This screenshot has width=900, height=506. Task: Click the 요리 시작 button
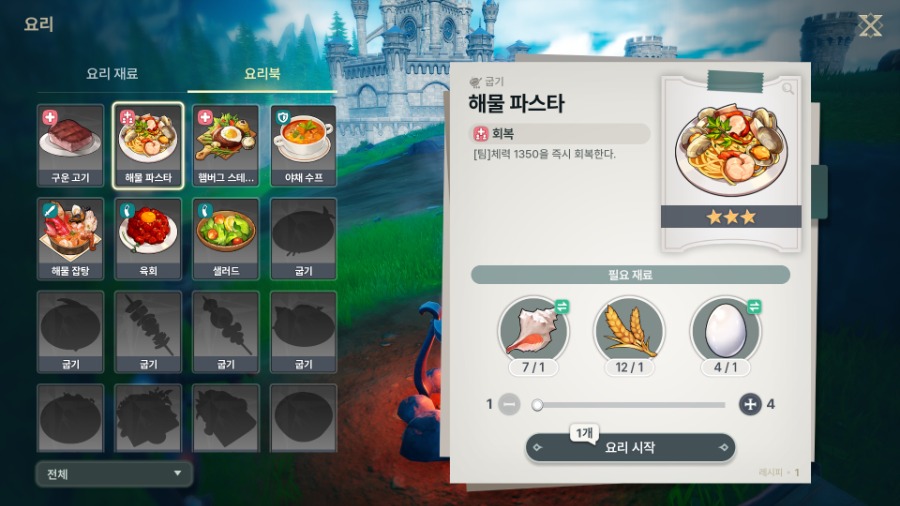coord(630,448)
